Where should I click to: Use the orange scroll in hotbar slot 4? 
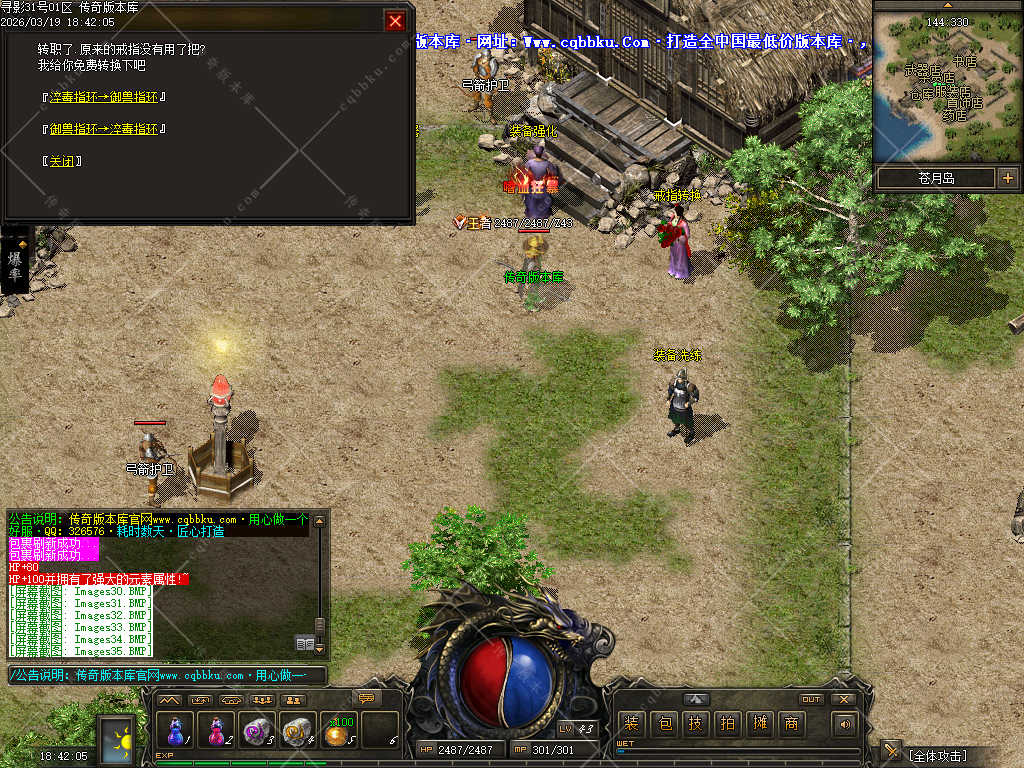[298, 730]
